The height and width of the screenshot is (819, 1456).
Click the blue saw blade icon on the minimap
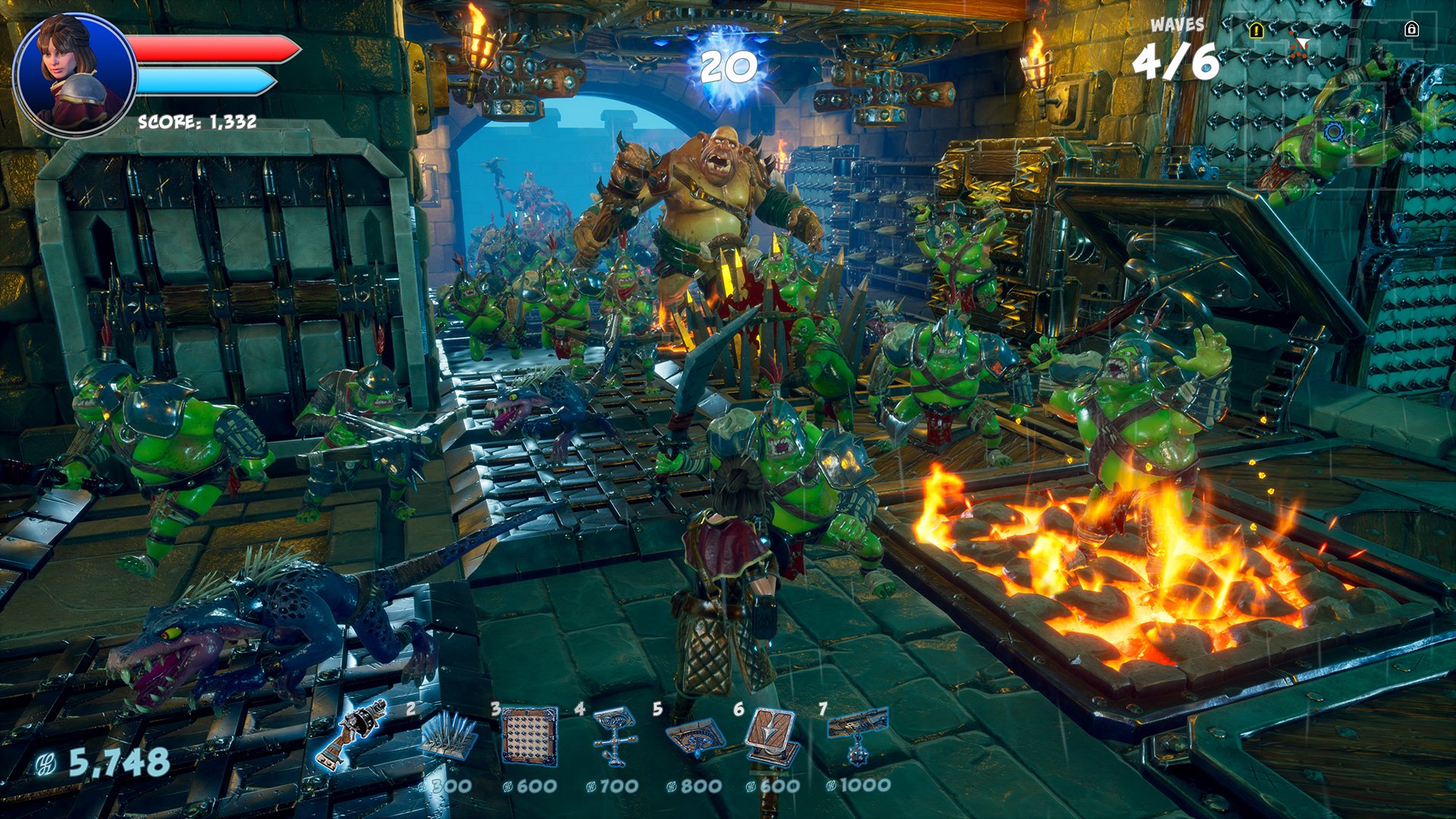tap(1333, 132)
